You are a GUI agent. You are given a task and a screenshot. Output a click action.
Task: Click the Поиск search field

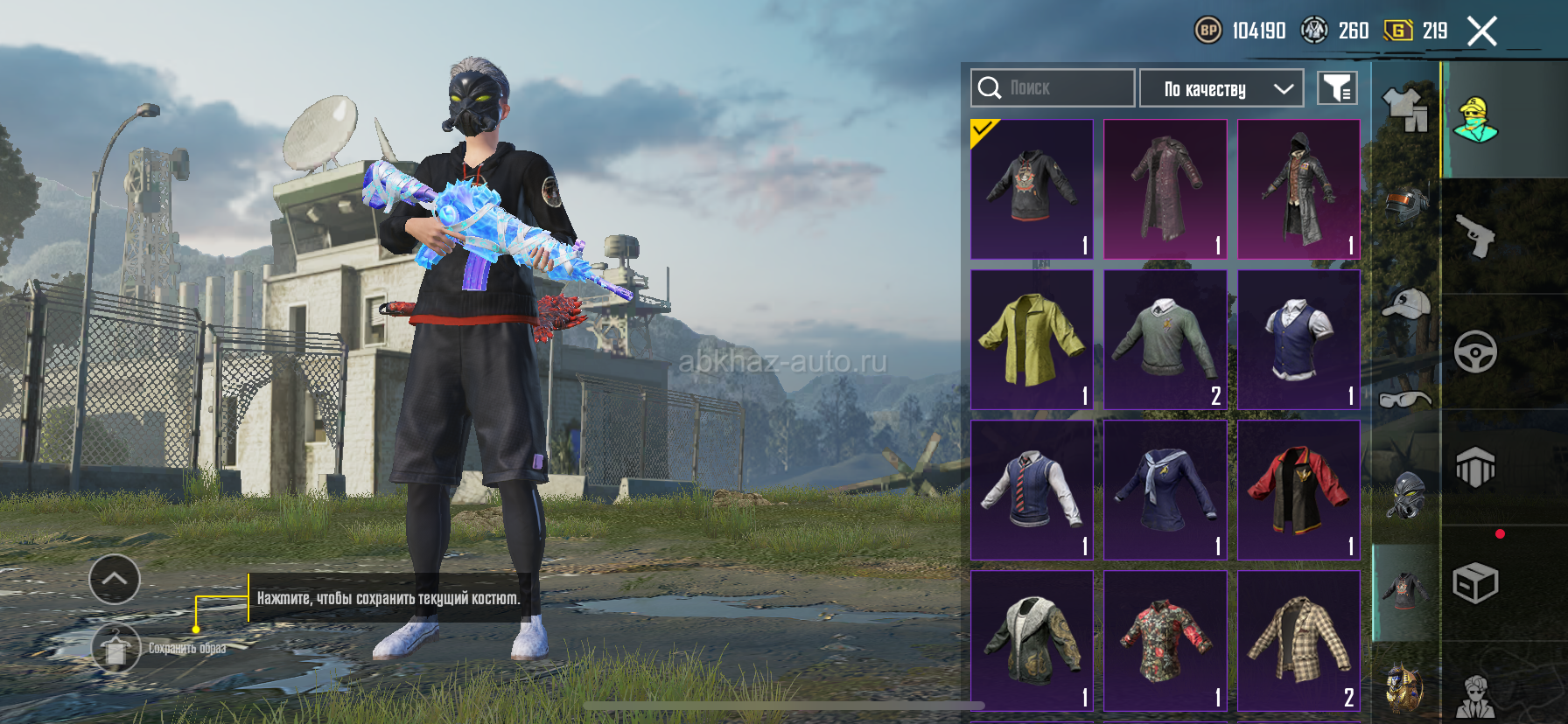[1053, 88]
